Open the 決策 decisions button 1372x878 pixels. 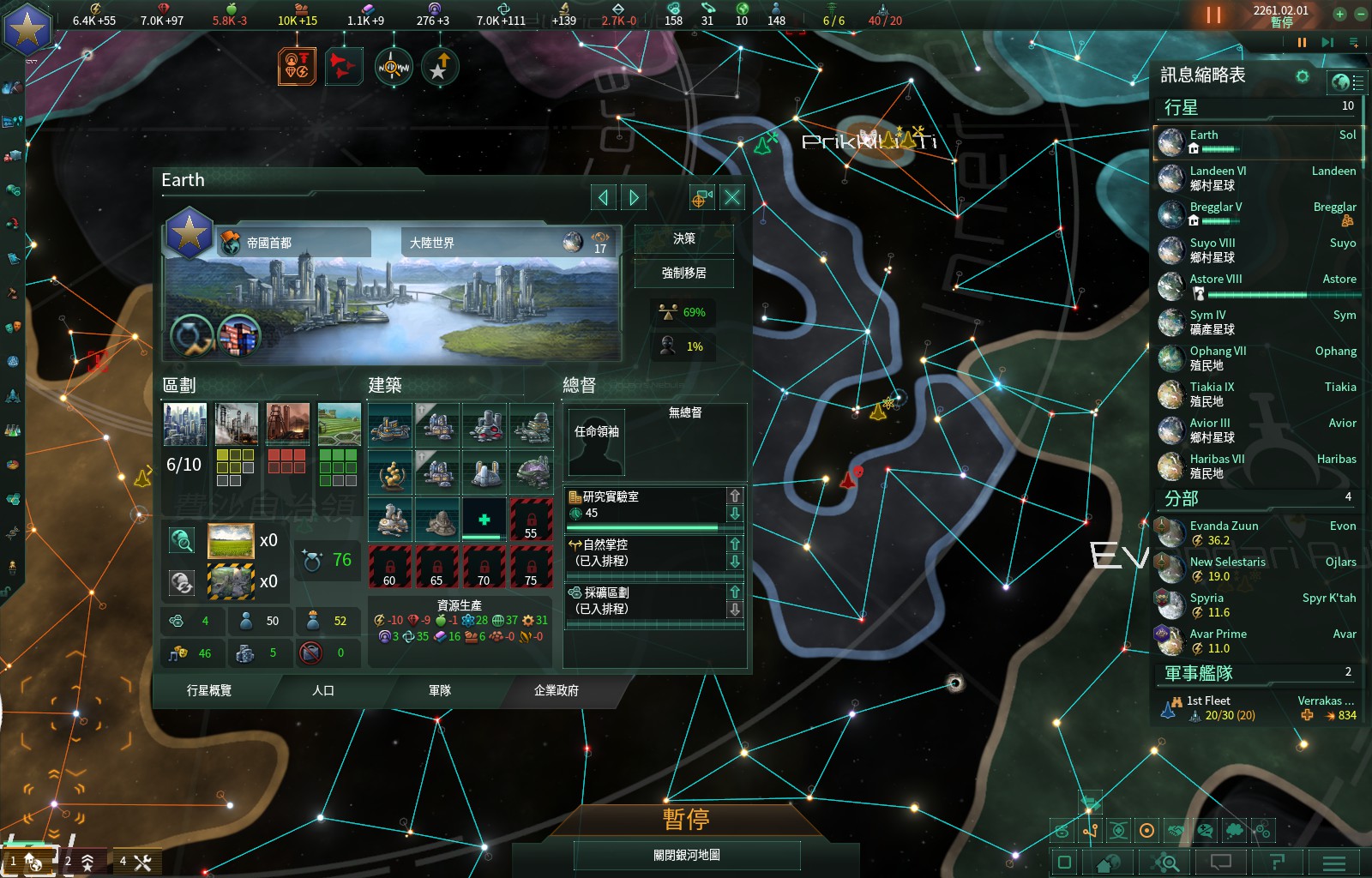pos(683,239)
